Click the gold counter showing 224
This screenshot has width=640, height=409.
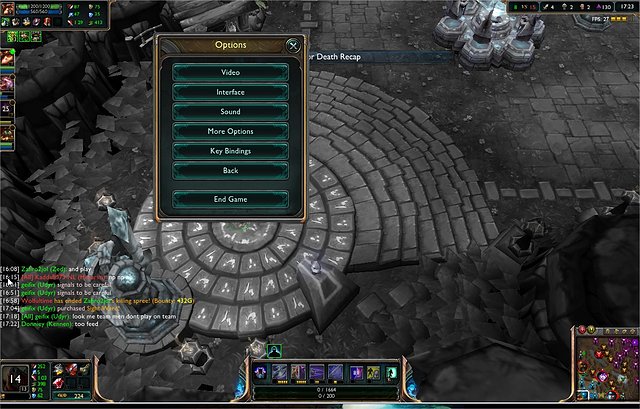(x=76, y=395)
